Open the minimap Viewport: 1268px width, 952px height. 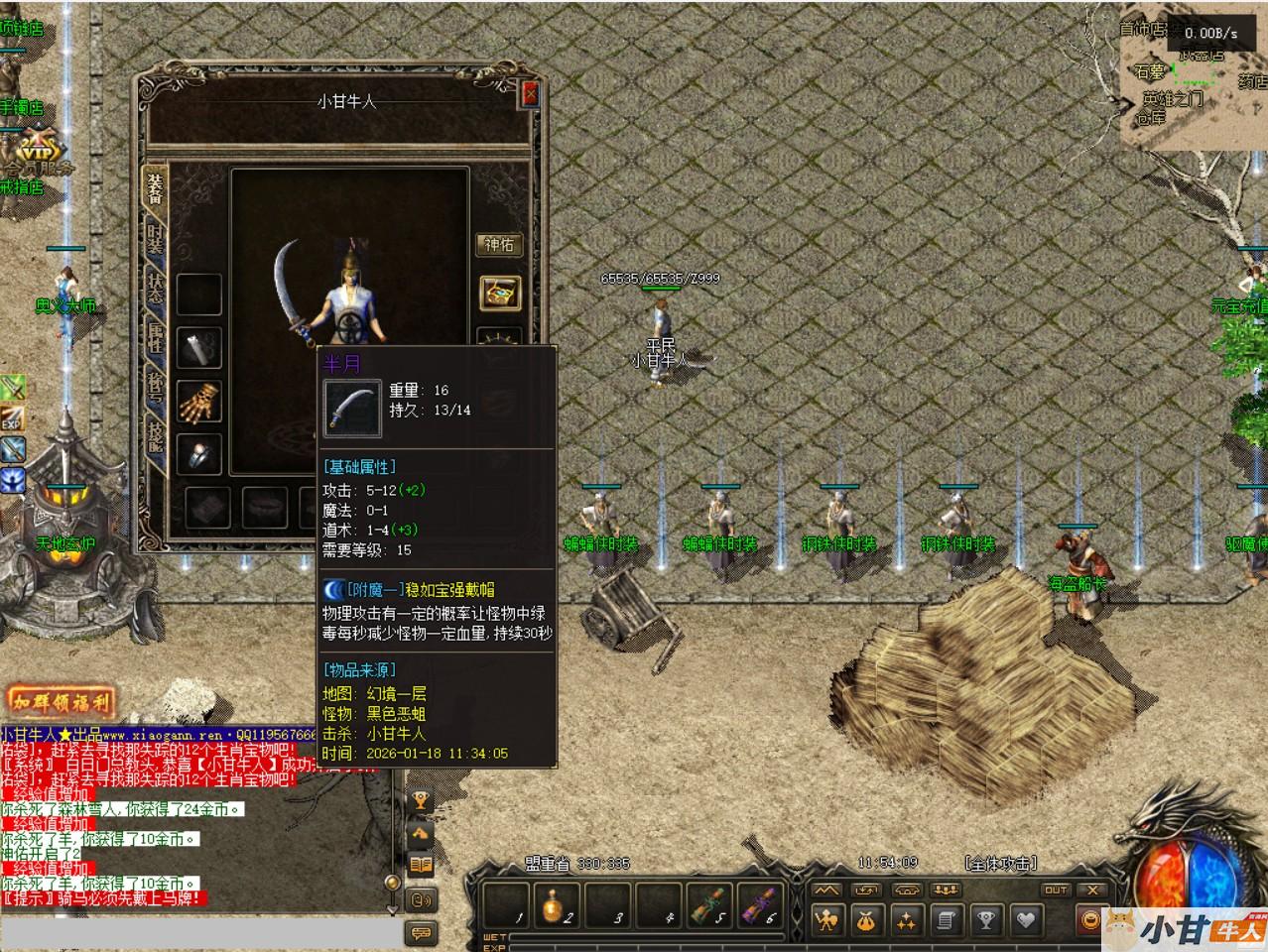1191,89
